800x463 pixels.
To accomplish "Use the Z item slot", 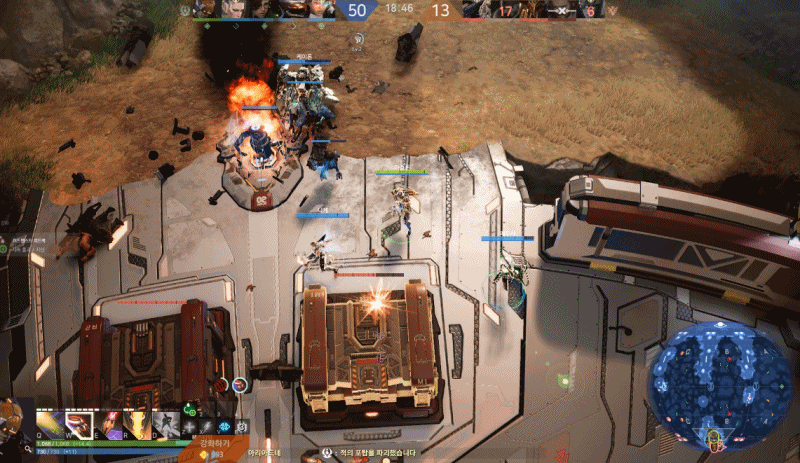I will point(190,427).
